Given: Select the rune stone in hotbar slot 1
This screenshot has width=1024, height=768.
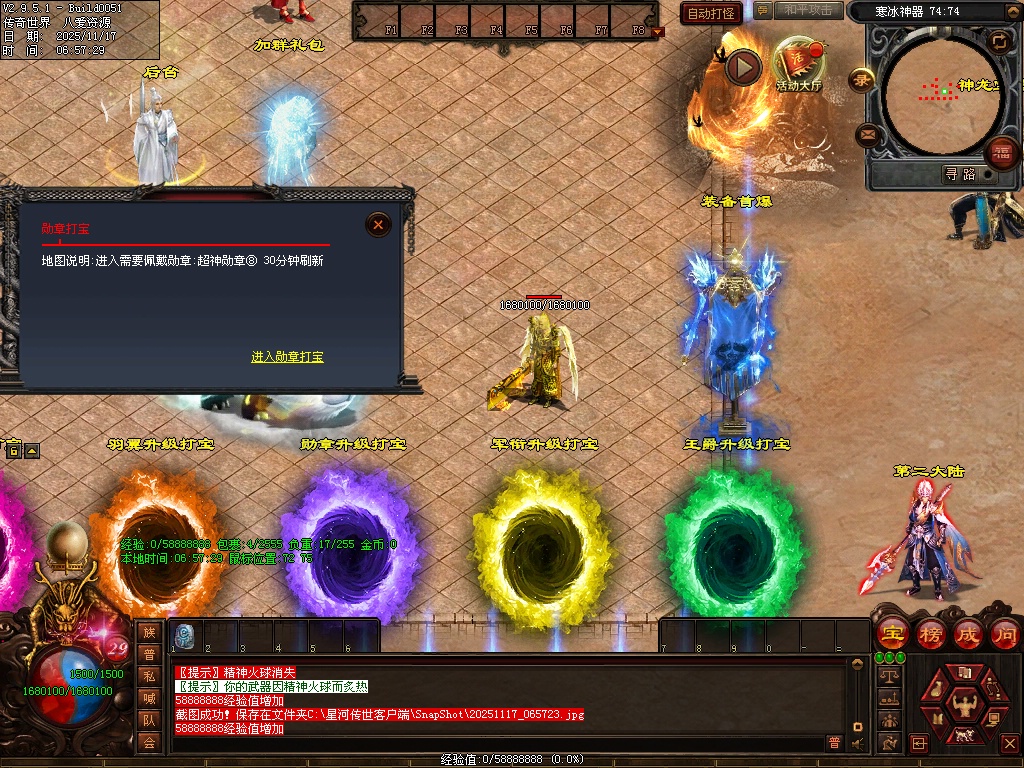Looking at the screenshot, I should [185, 635].
